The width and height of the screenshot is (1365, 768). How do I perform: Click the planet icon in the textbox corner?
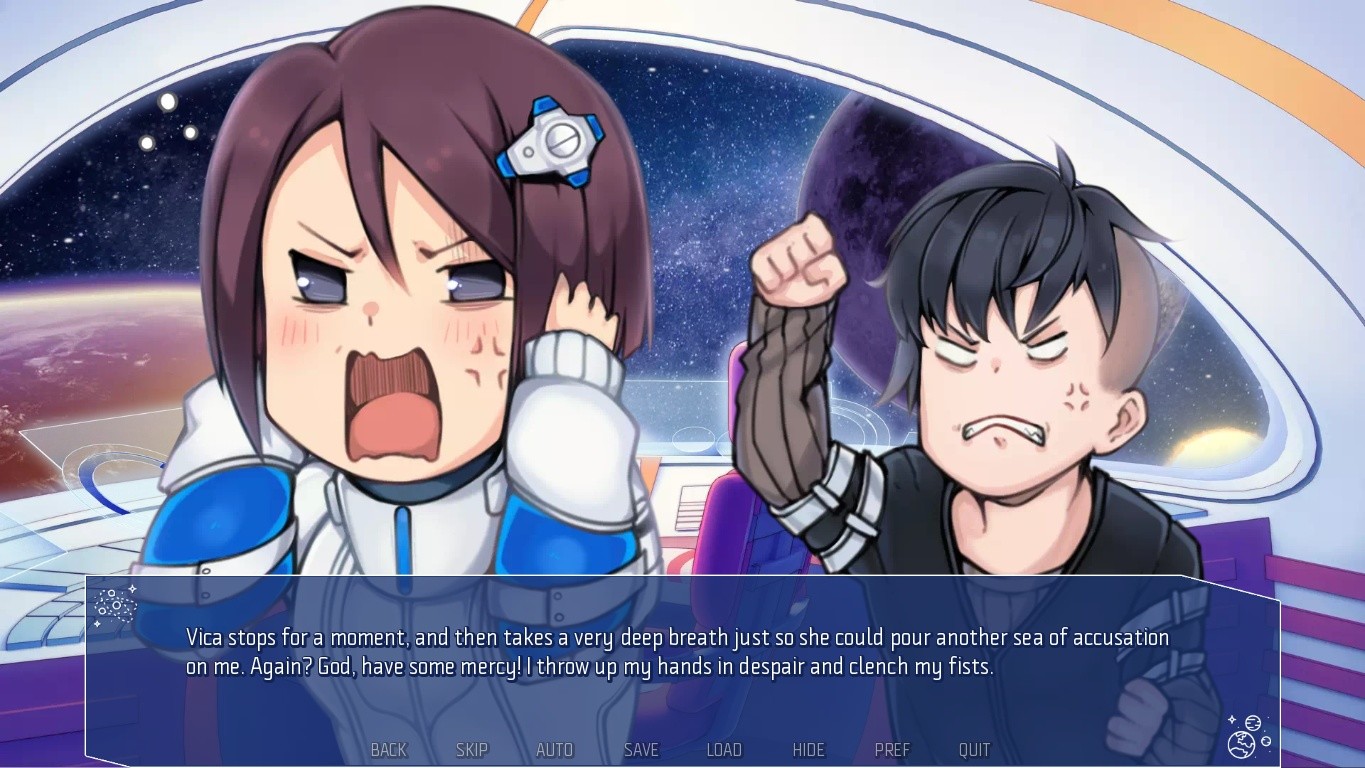[x=1248, y=737]
